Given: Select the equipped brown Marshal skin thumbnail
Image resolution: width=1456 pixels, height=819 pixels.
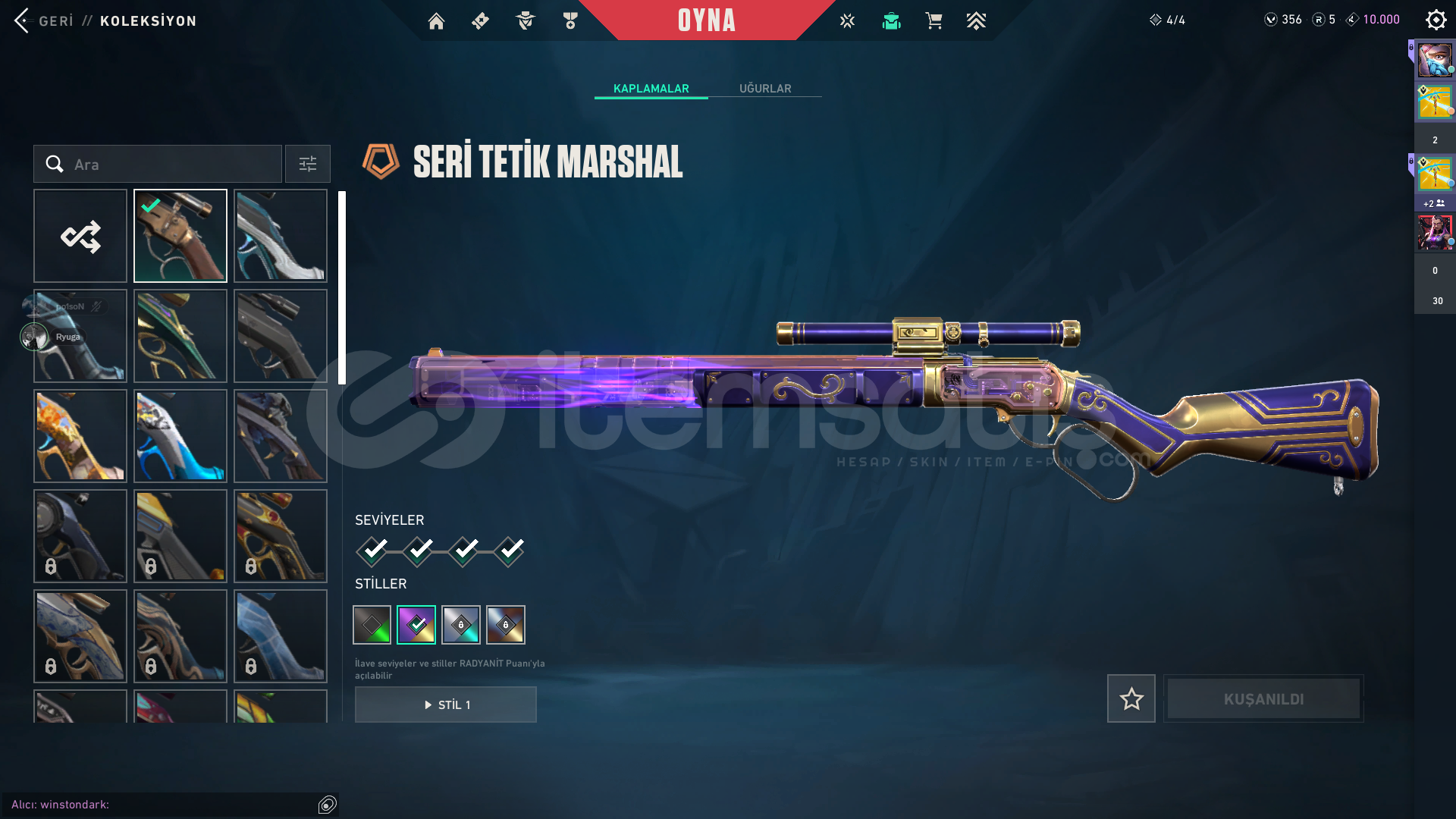Looking at the screenshot, I should point(180,236).
